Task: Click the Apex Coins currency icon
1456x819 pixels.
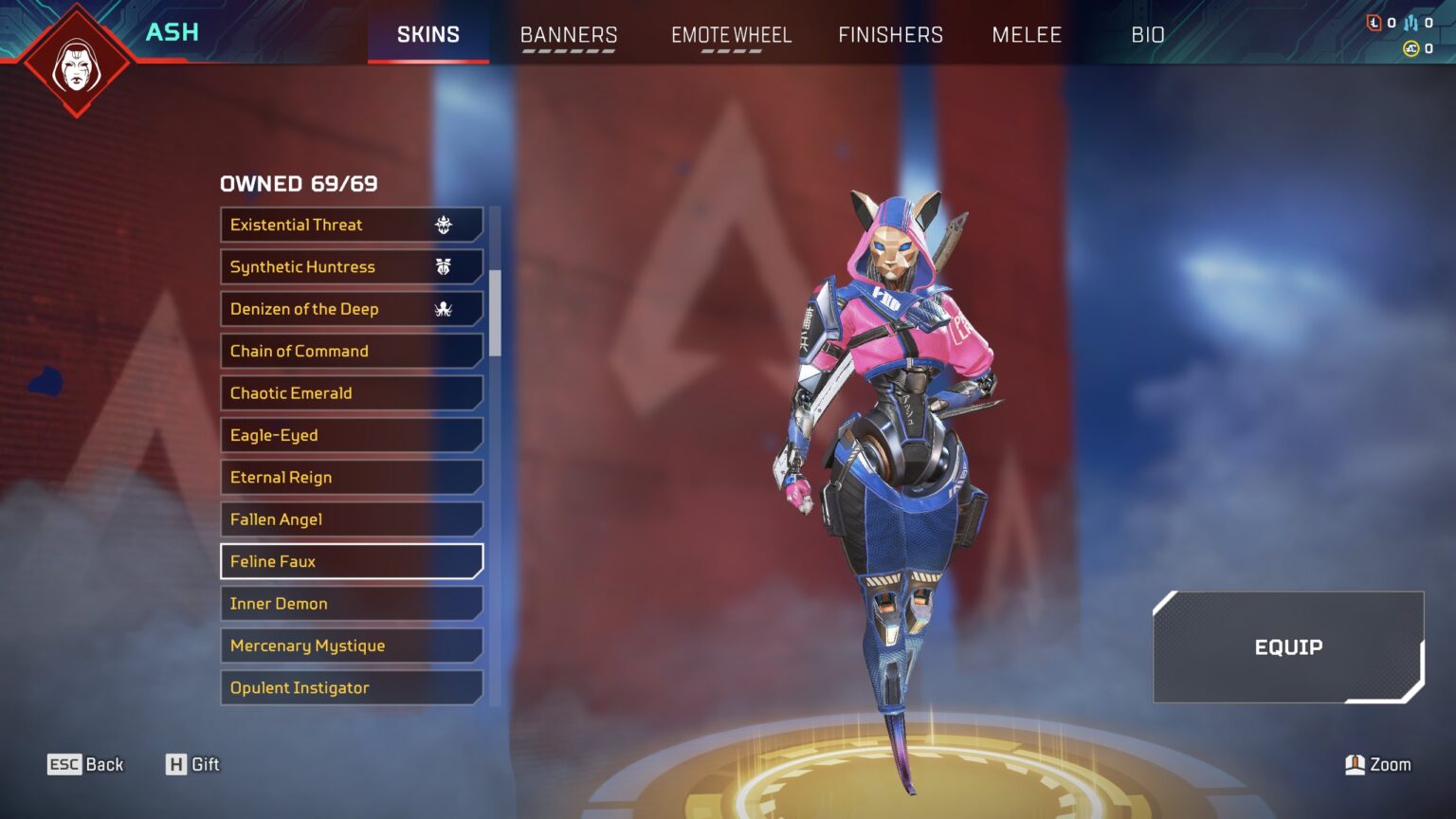Action: click(x=1411, y=47)
